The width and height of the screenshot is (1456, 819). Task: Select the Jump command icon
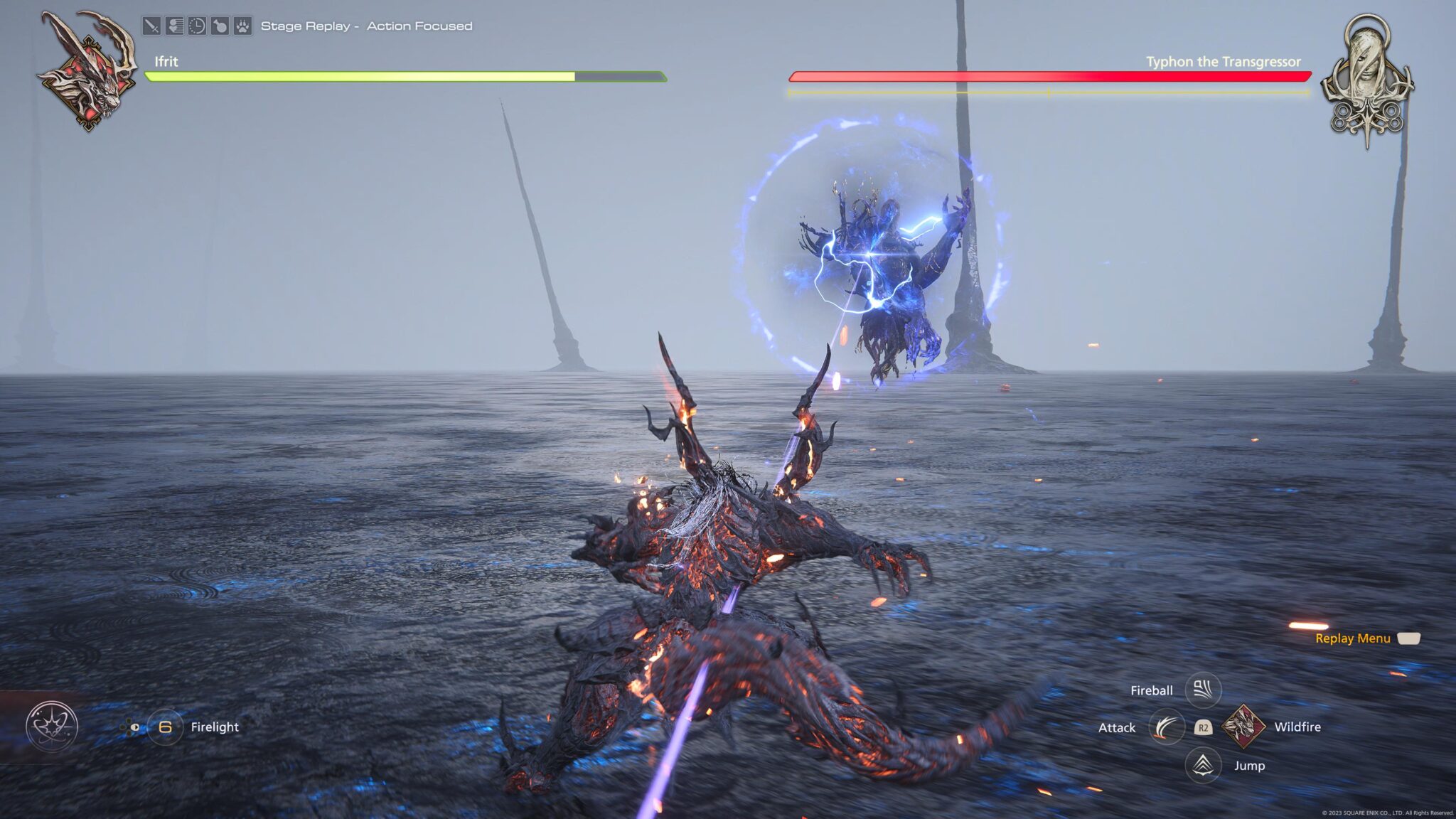[1203, 766]
